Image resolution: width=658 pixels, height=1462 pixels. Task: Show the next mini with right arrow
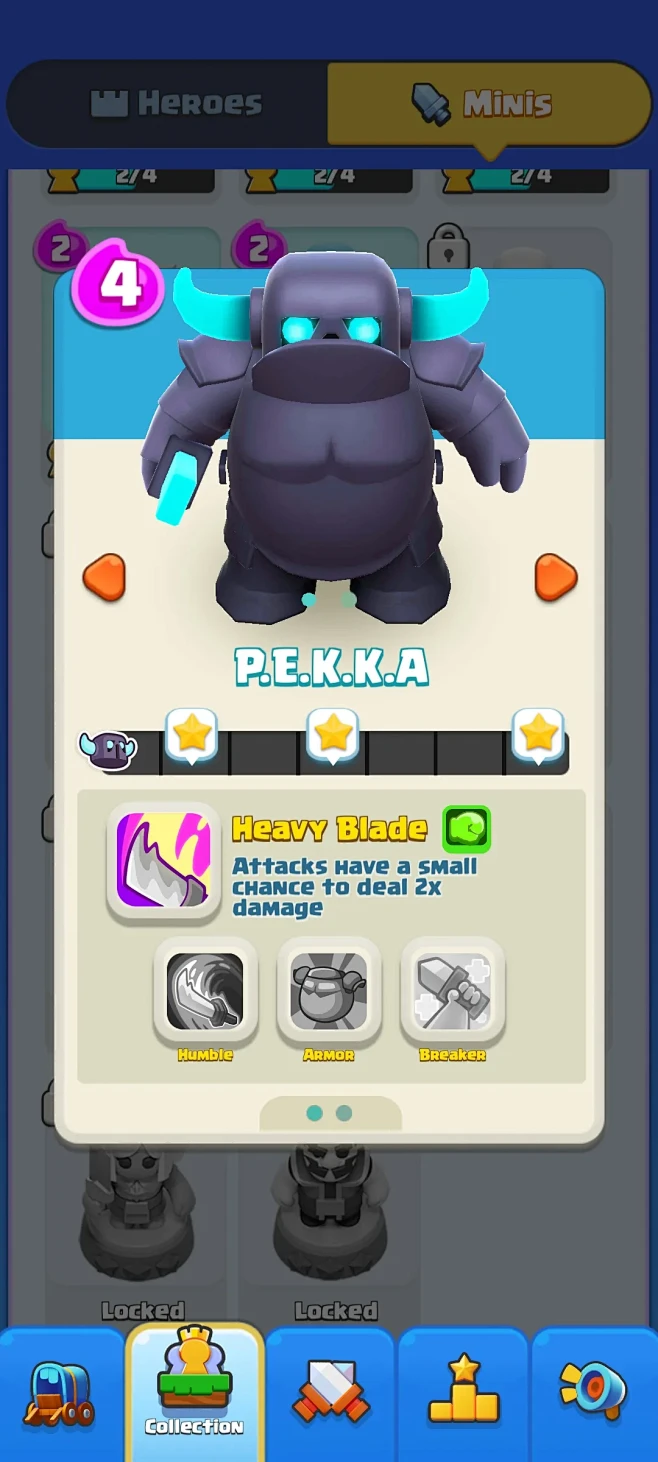(555, 578)
